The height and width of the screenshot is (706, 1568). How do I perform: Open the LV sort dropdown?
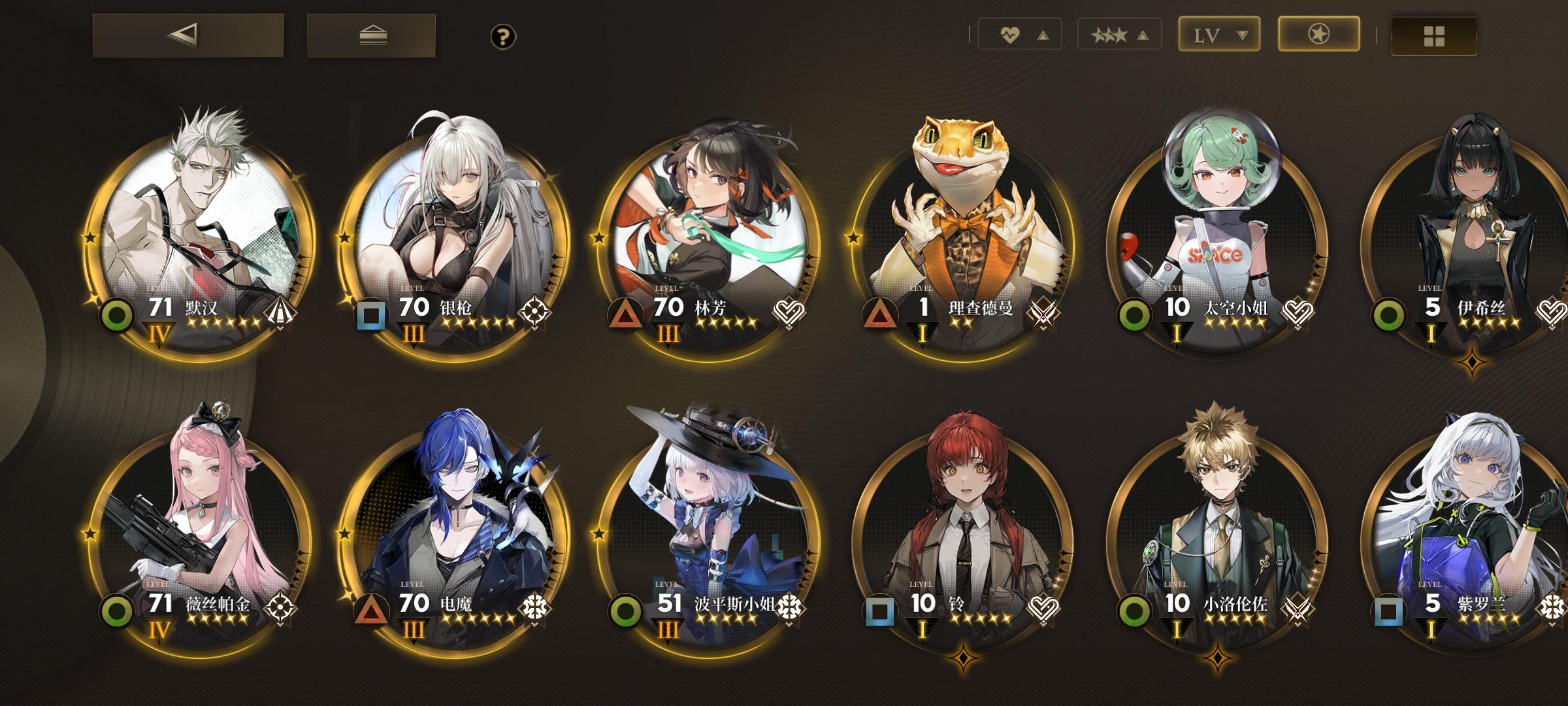(1219, 34)
